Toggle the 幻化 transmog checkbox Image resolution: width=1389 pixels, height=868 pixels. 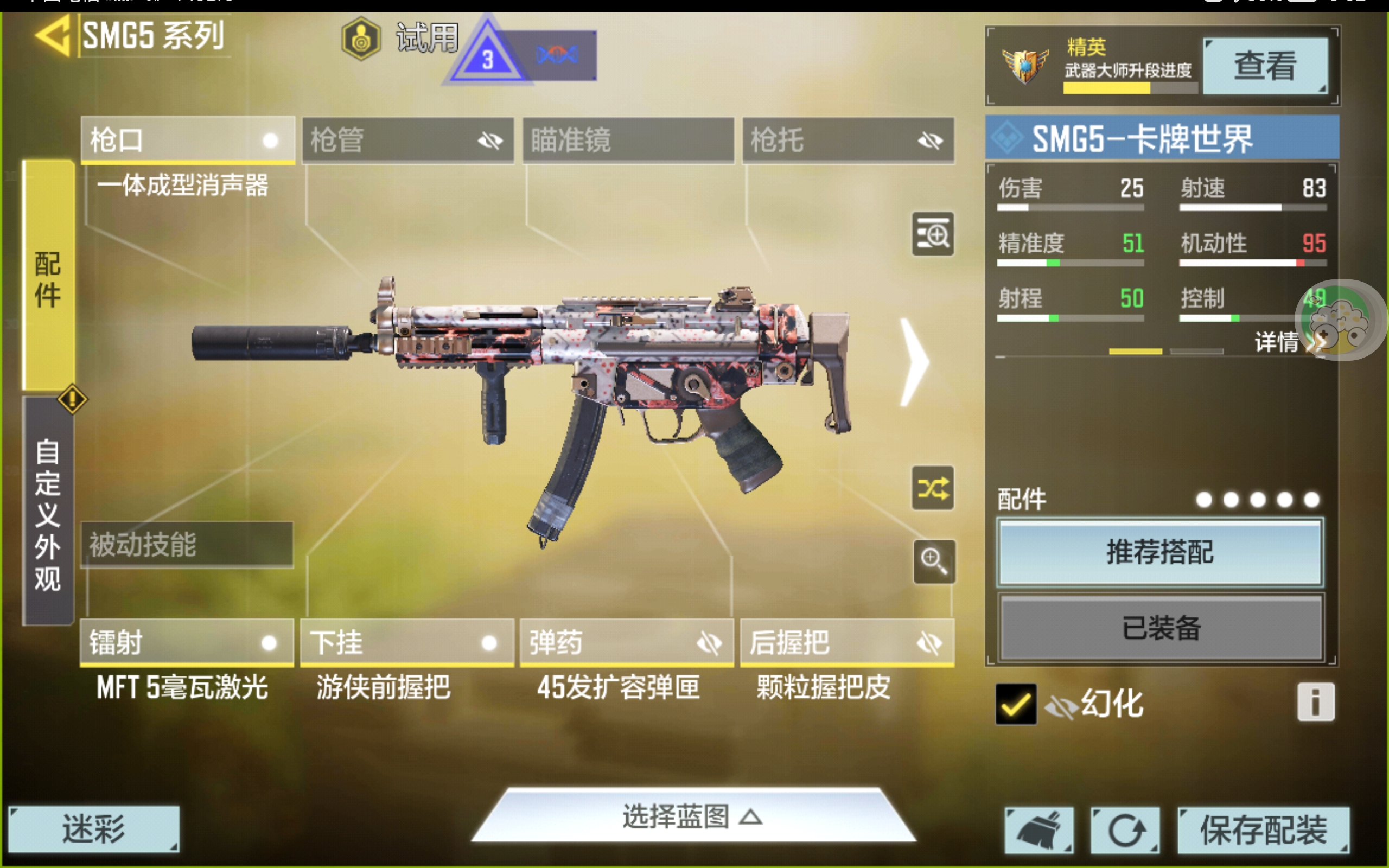(1015, 704)
